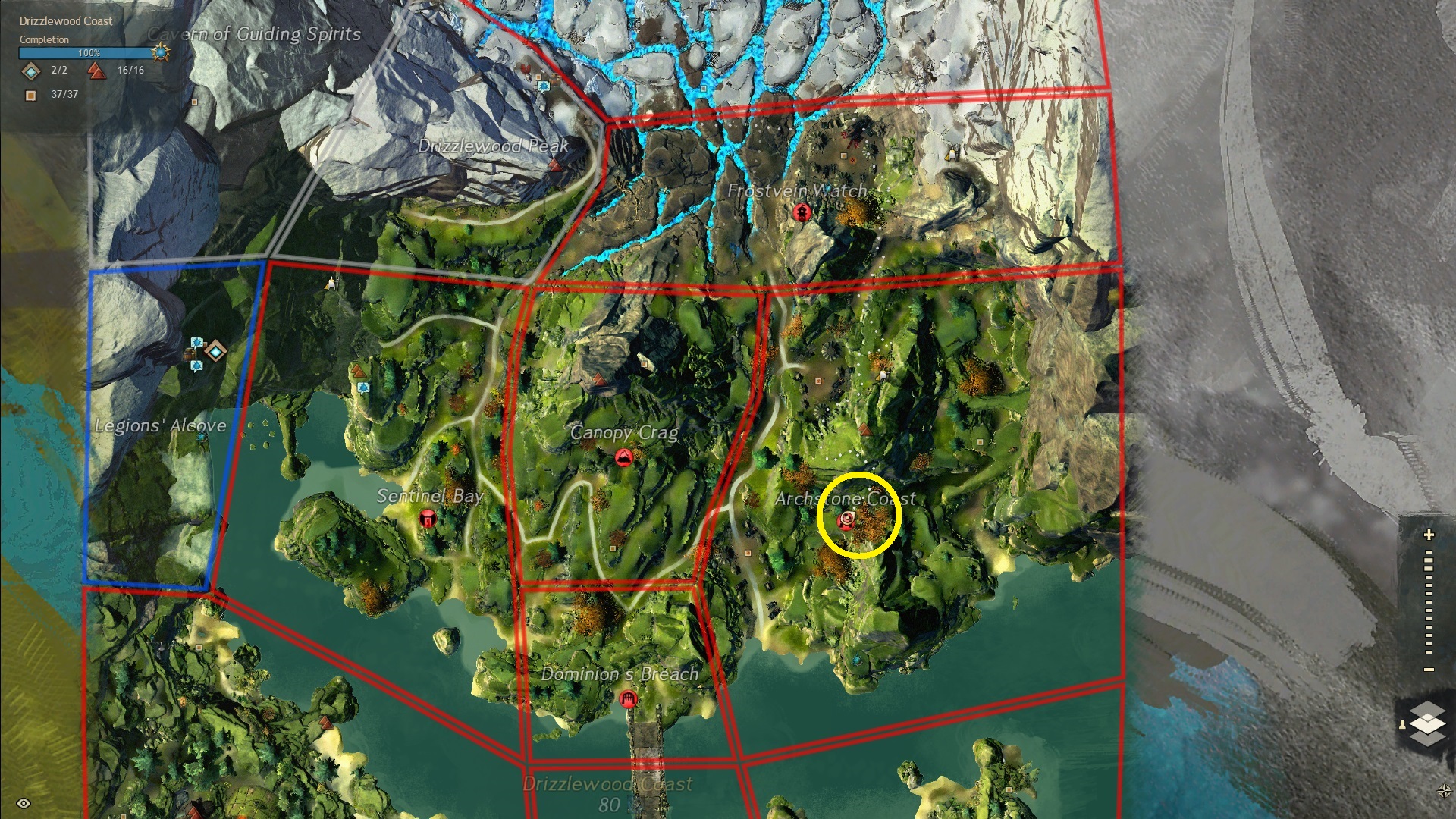Select the Legions' Alcove waypoint marker

(x=216, y=351)
